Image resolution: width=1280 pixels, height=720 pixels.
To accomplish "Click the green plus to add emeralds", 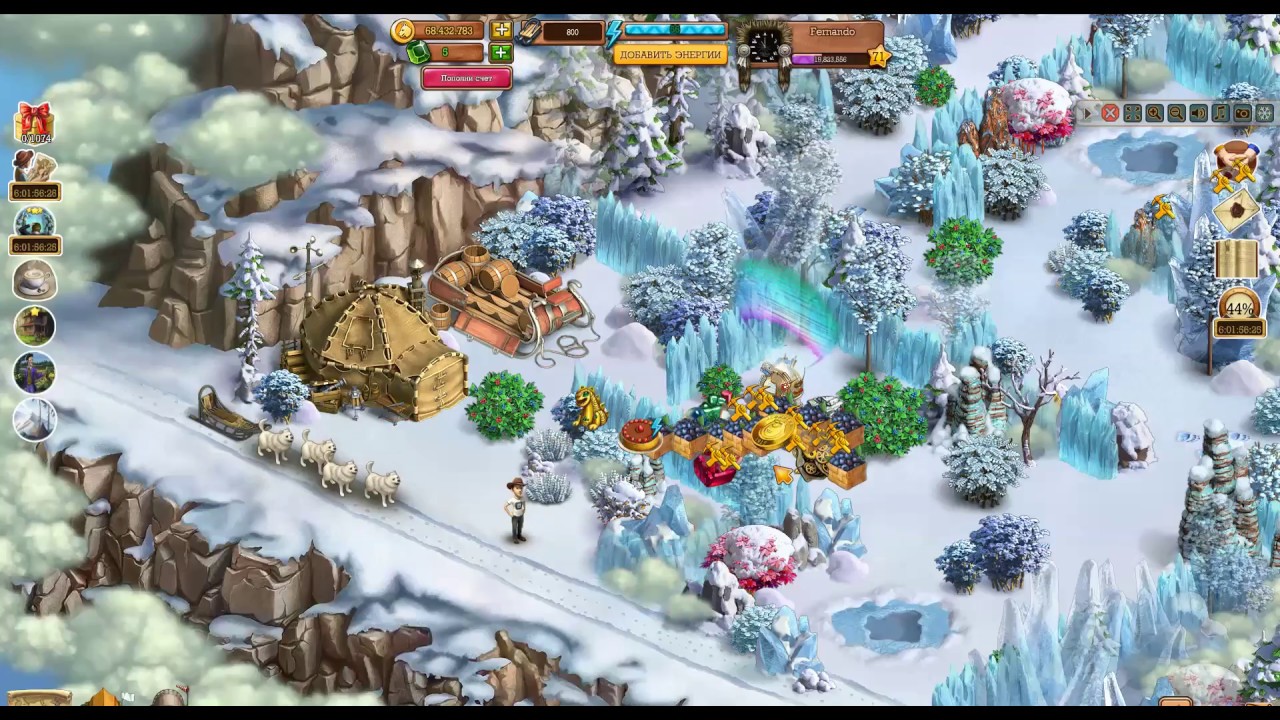I will click(x=501, y=53).
